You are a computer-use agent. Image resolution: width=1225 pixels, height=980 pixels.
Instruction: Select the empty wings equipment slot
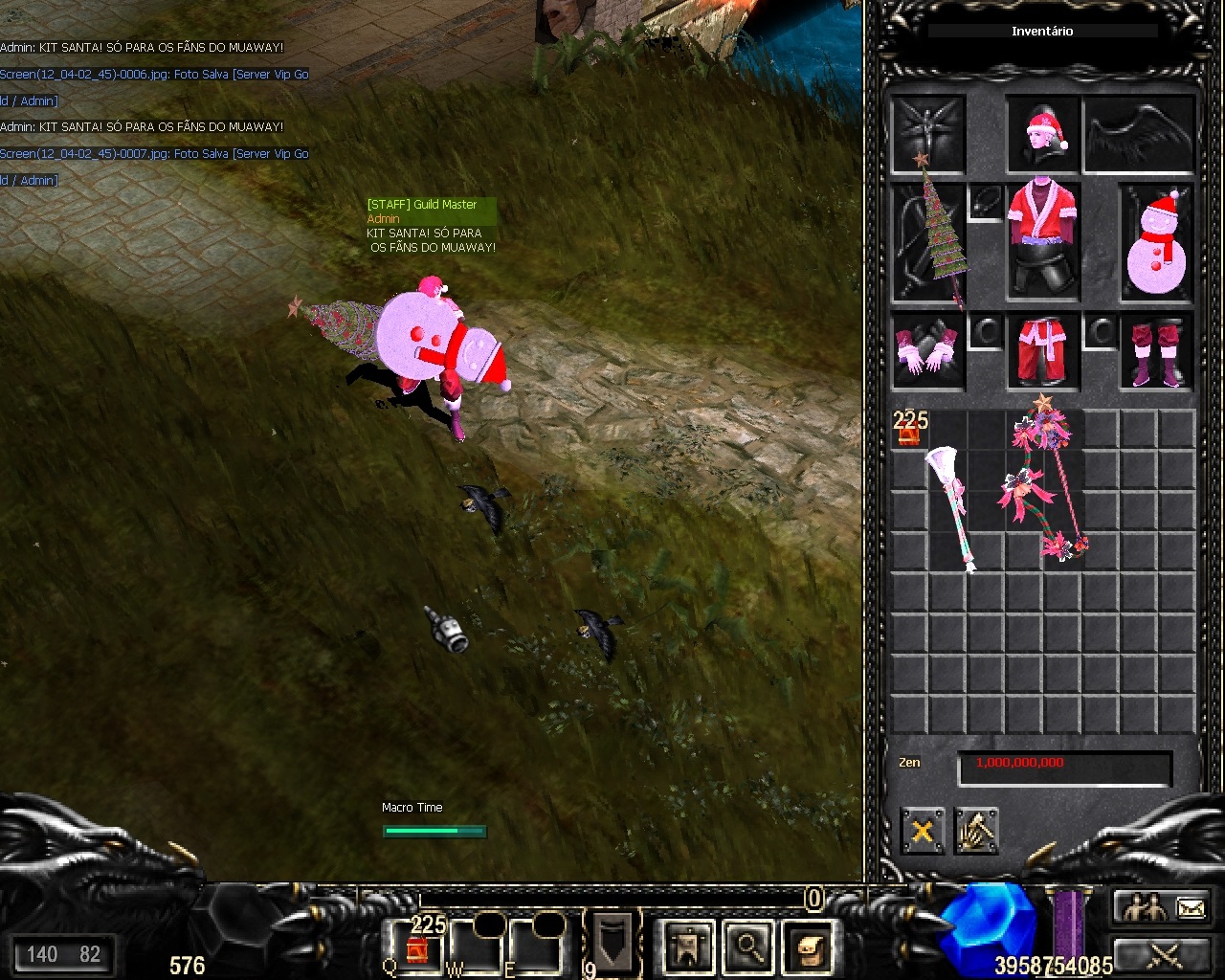(x=1139, y=134)
